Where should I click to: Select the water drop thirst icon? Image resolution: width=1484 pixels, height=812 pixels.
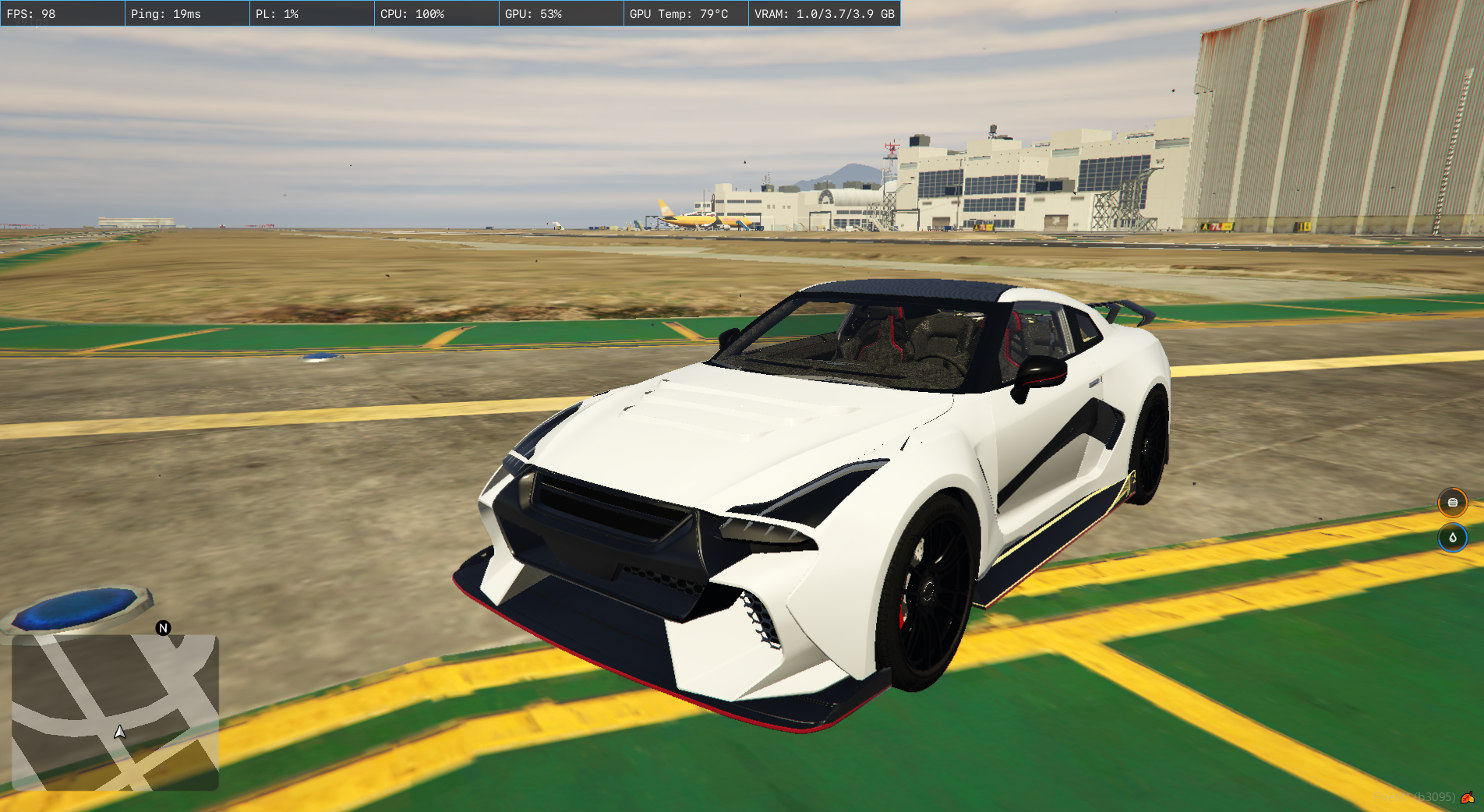coord(1452,538)
